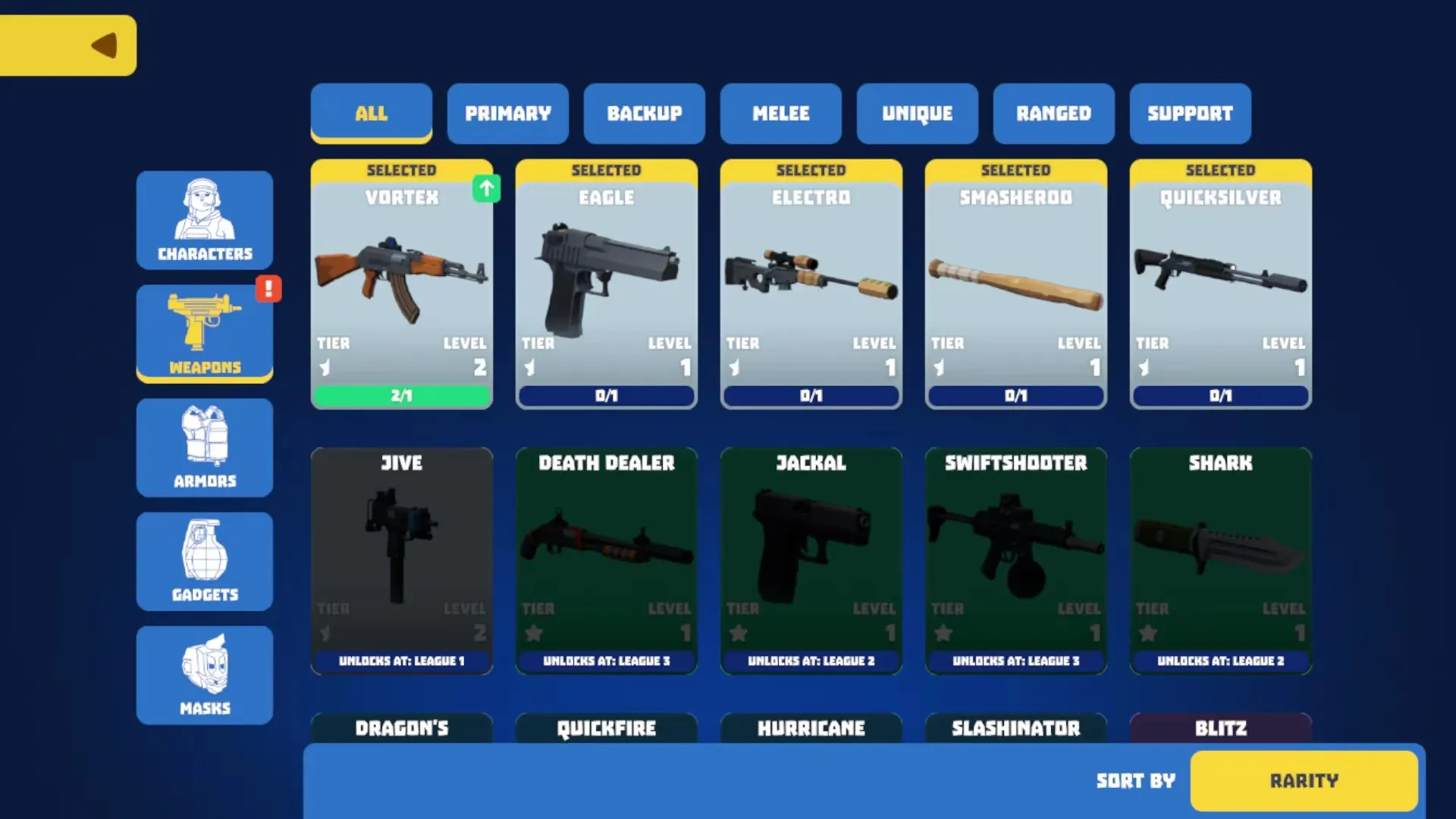
Task: Open the Armors section
Action: point(205,447)
